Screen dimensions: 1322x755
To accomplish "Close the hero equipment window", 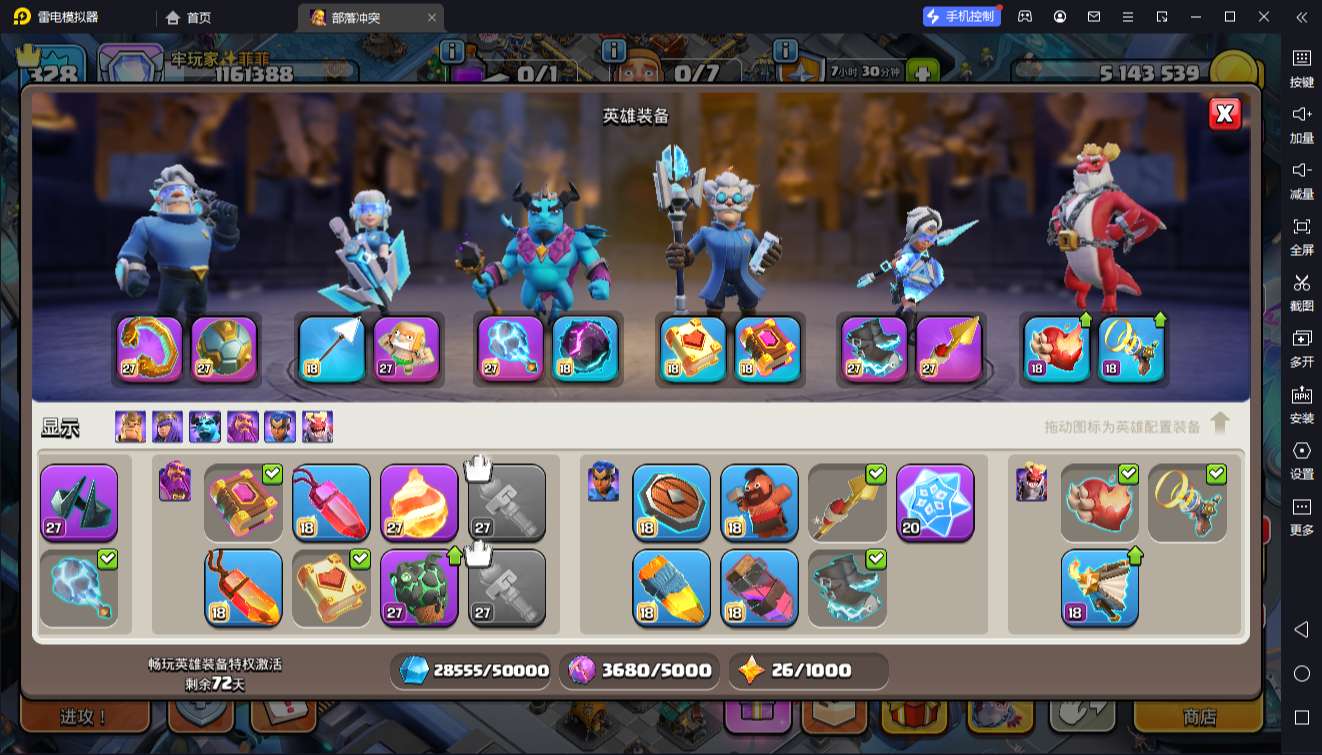I will [x=1224, y=114].
